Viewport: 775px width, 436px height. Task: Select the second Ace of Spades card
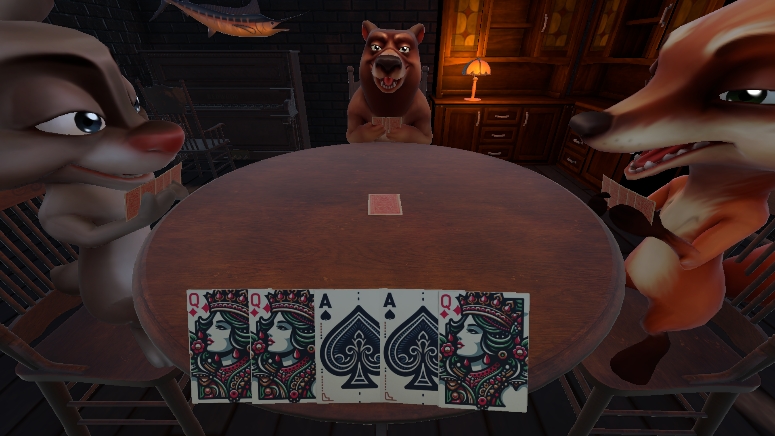412,347
